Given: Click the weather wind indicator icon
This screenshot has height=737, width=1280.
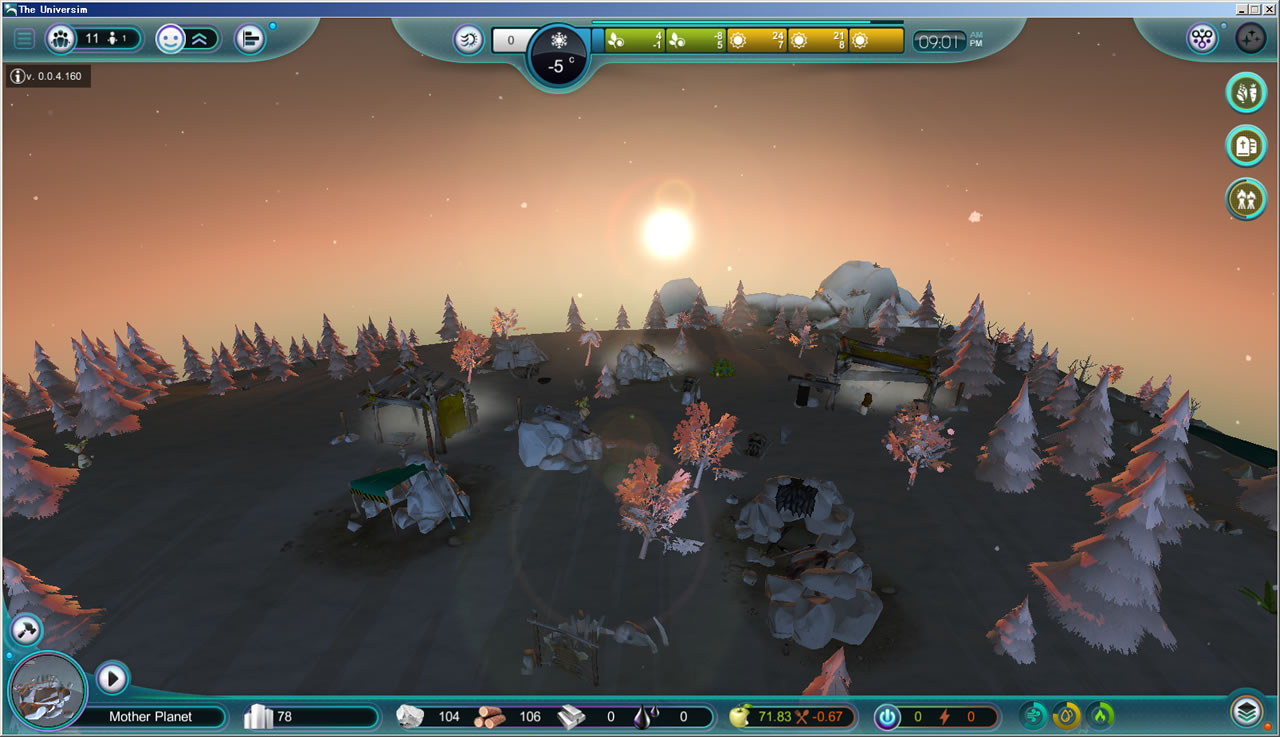Looking at the screenshot, I should point(467,40).
